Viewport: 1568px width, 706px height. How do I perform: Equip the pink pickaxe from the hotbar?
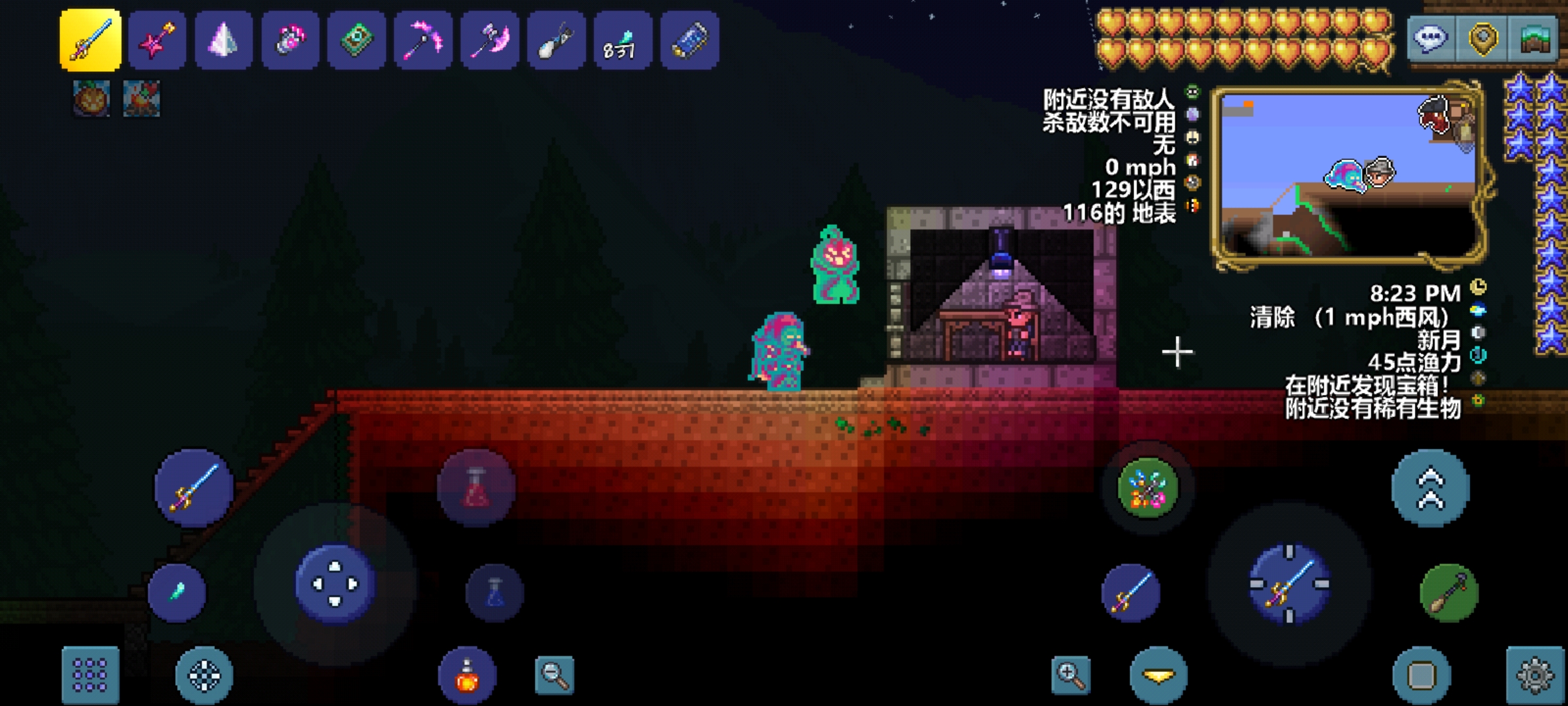click(x=423, y=41)
